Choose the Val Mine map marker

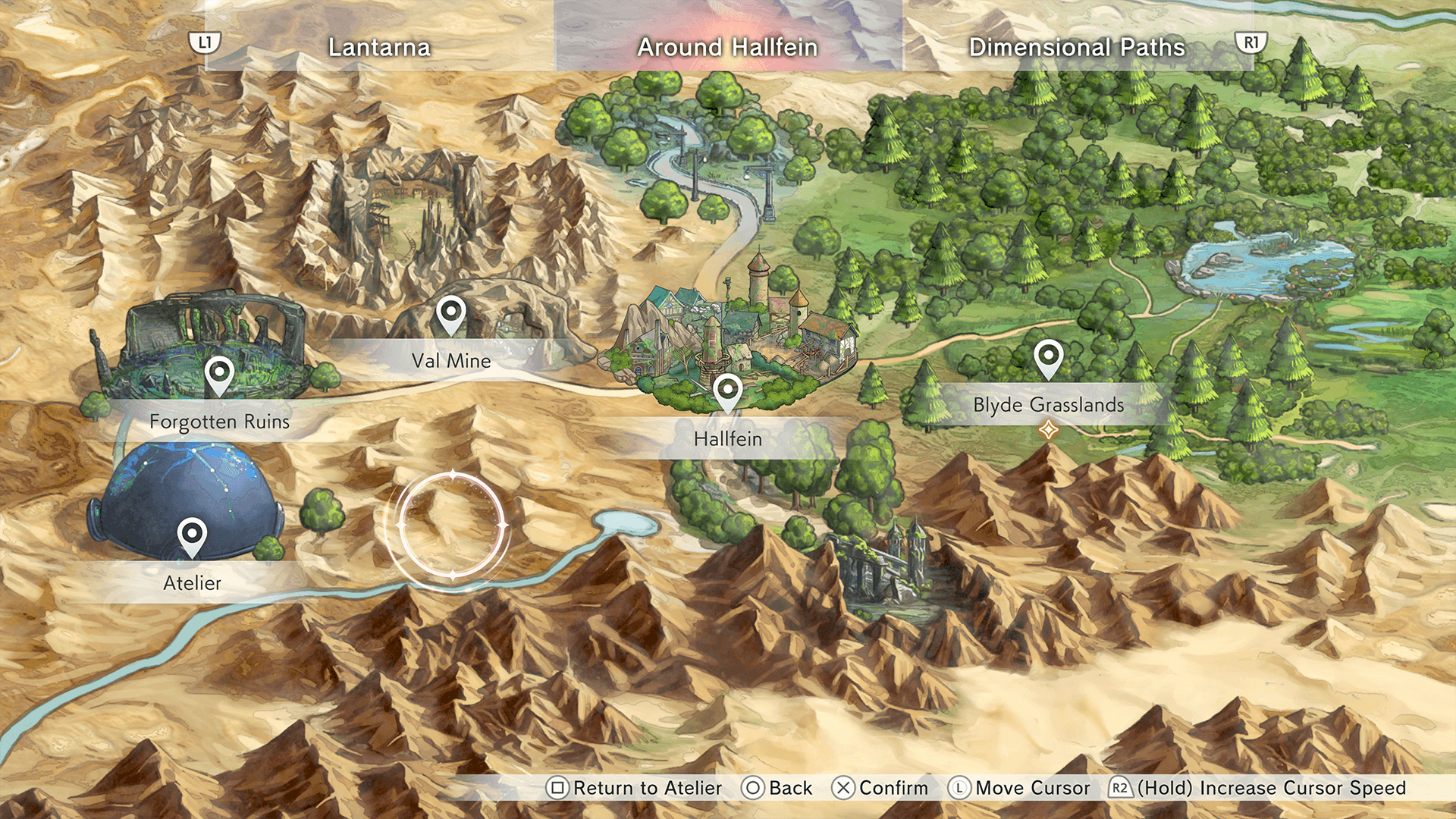click(451, 314)
